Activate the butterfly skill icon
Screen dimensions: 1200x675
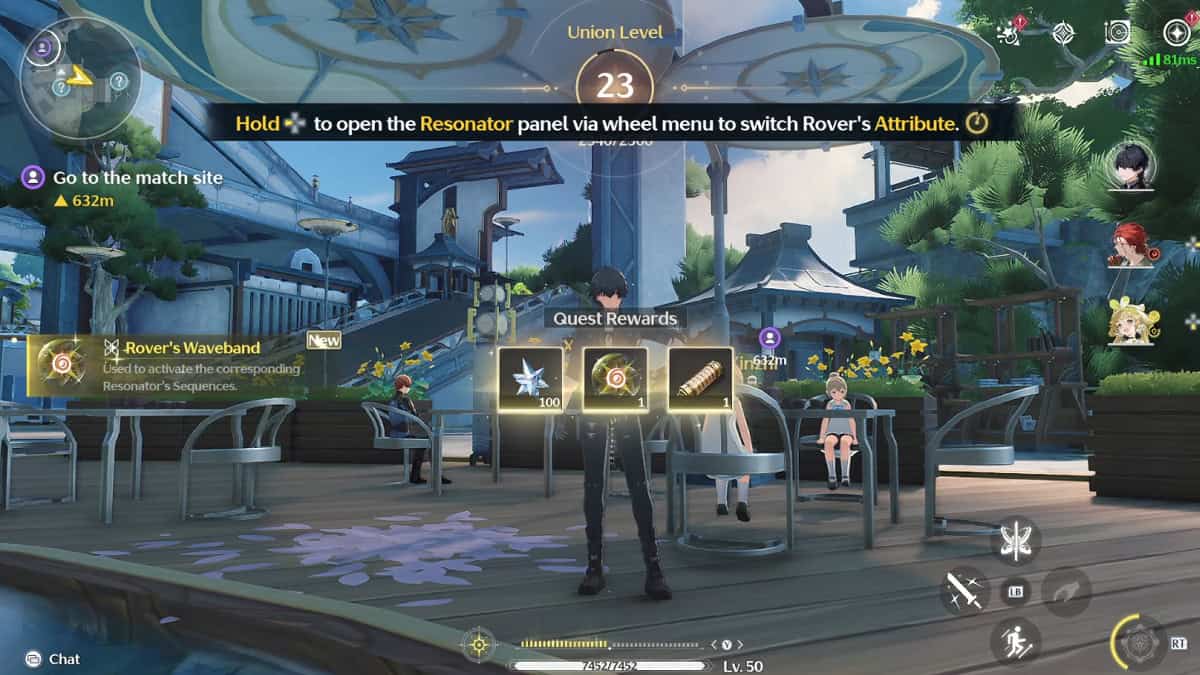coord(1016,540)
